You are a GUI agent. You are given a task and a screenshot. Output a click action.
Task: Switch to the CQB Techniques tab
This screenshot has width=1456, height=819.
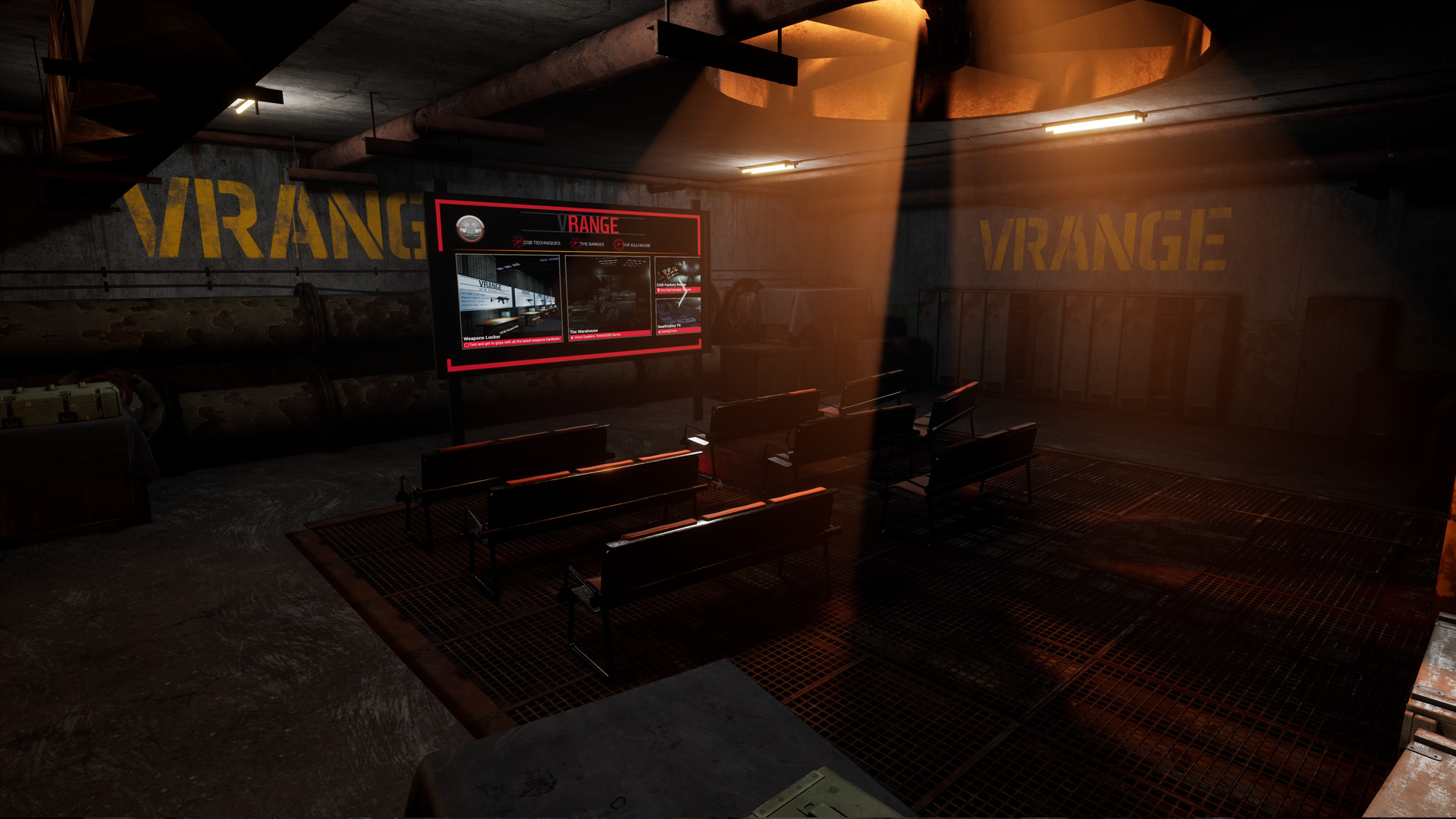(542, 243)
